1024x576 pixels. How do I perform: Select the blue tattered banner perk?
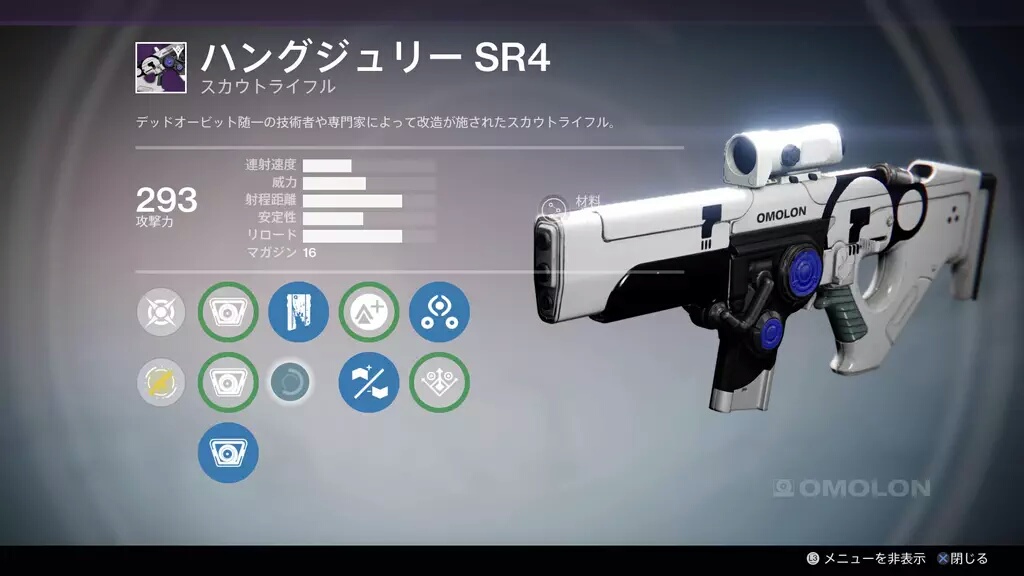pyautogui.click(x=299, y=312)
